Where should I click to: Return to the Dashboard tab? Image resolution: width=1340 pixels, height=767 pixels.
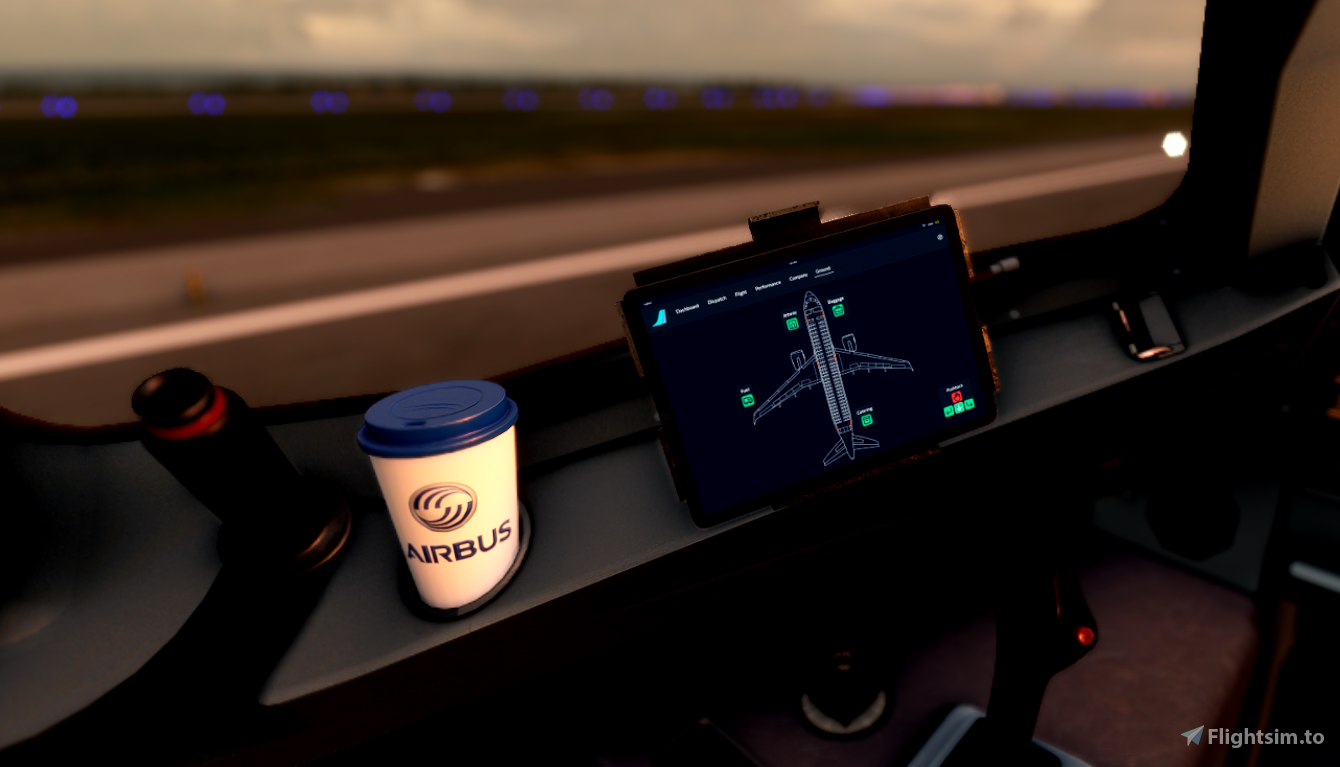pyautogui.click(x=688, y=307)
